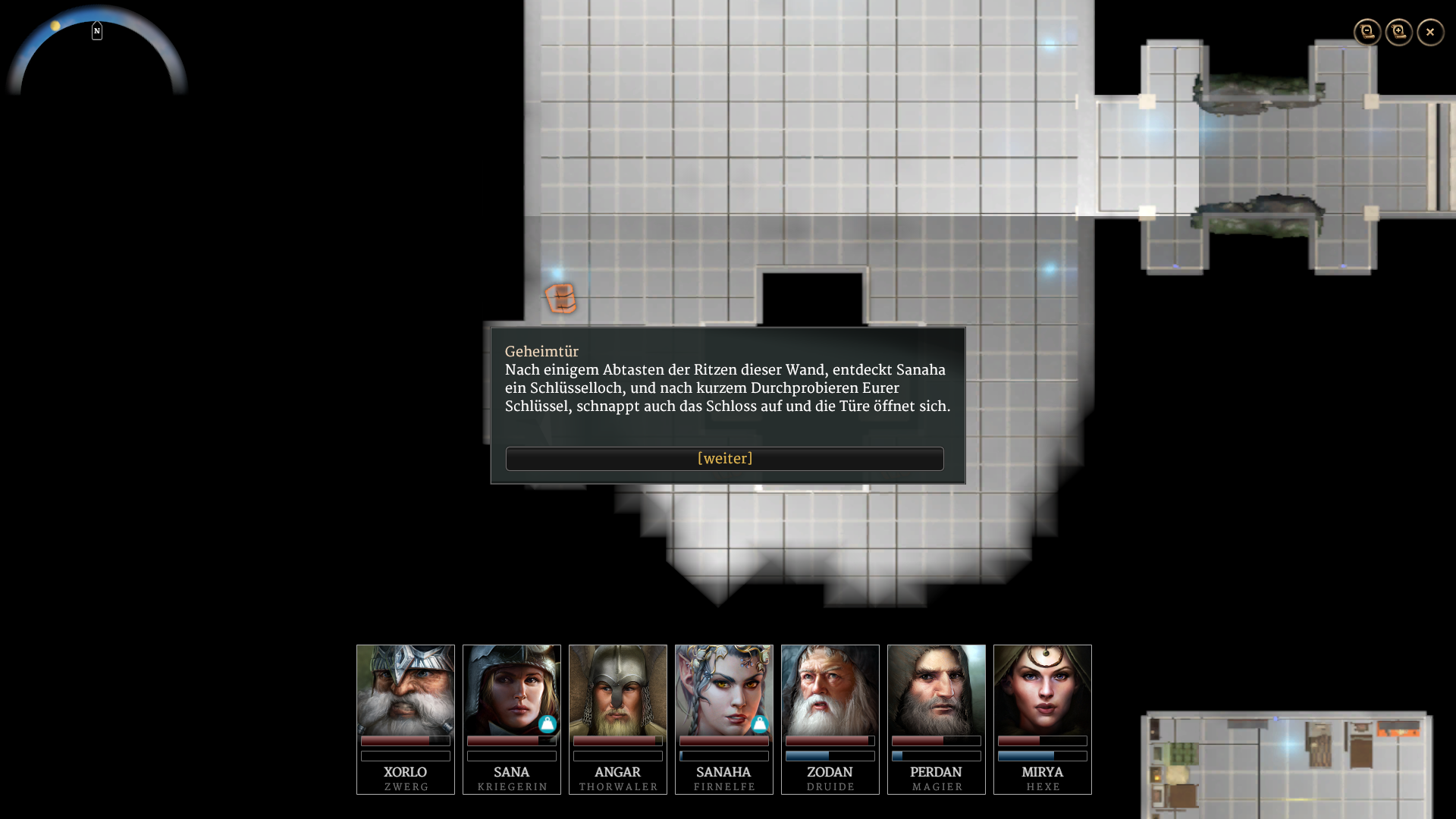
Task: Choose Perdan the Magier portrait
Action: 937,690
